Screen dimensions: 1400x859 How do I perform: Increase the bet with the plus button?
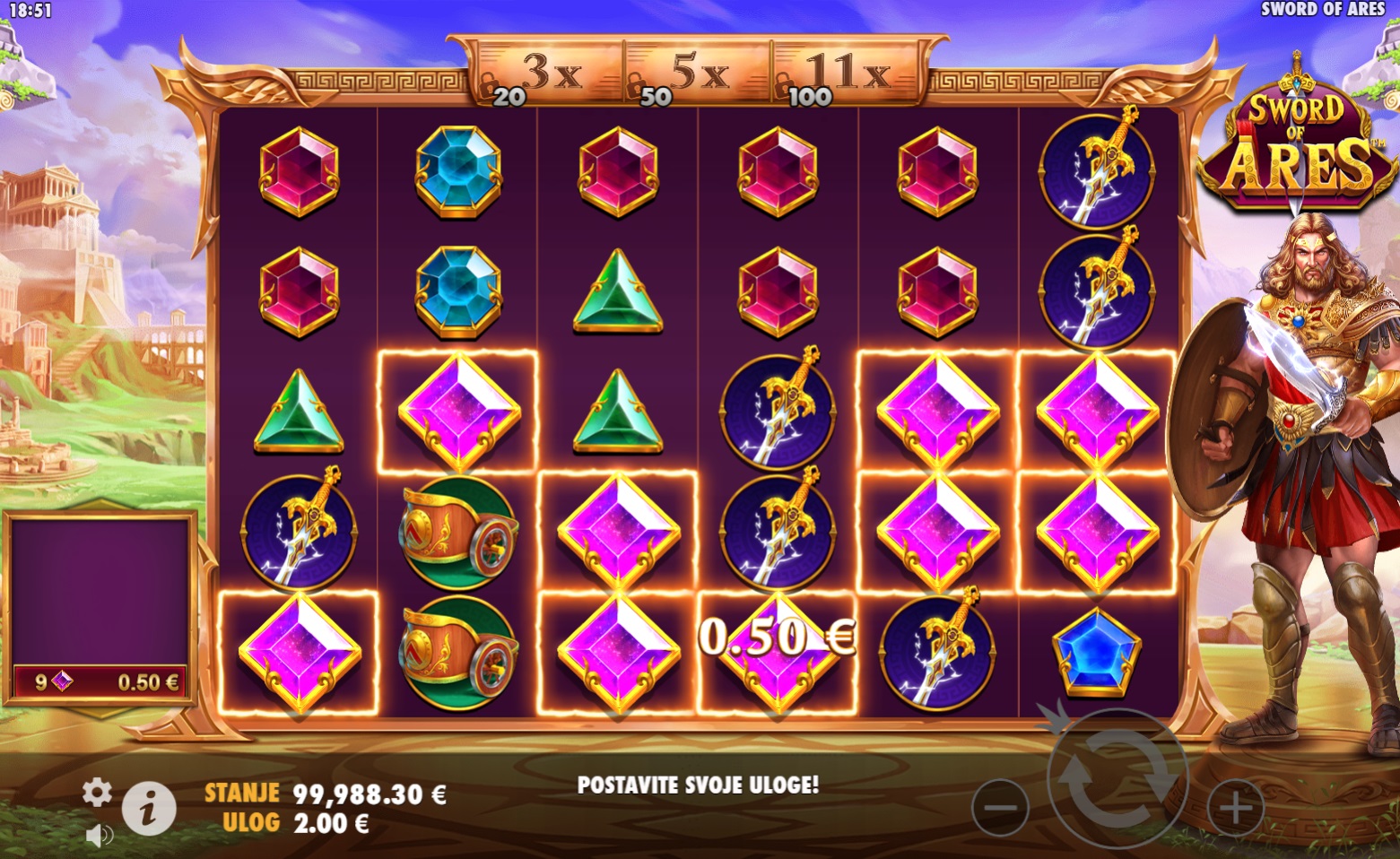(x=1235, y=808)
